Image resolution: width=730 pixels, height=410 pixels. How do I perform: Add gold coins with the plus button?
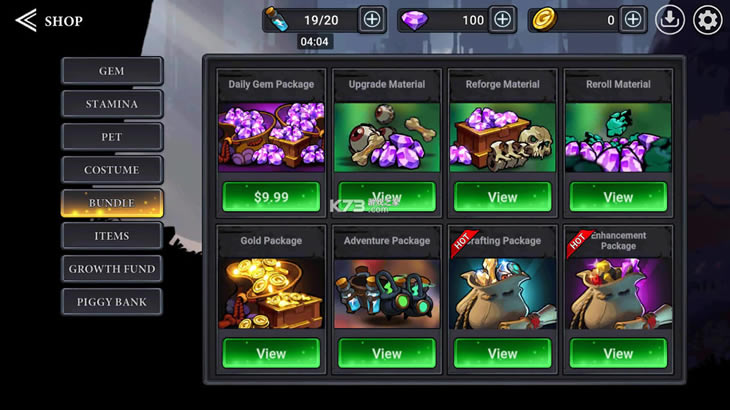click(632, 19)
